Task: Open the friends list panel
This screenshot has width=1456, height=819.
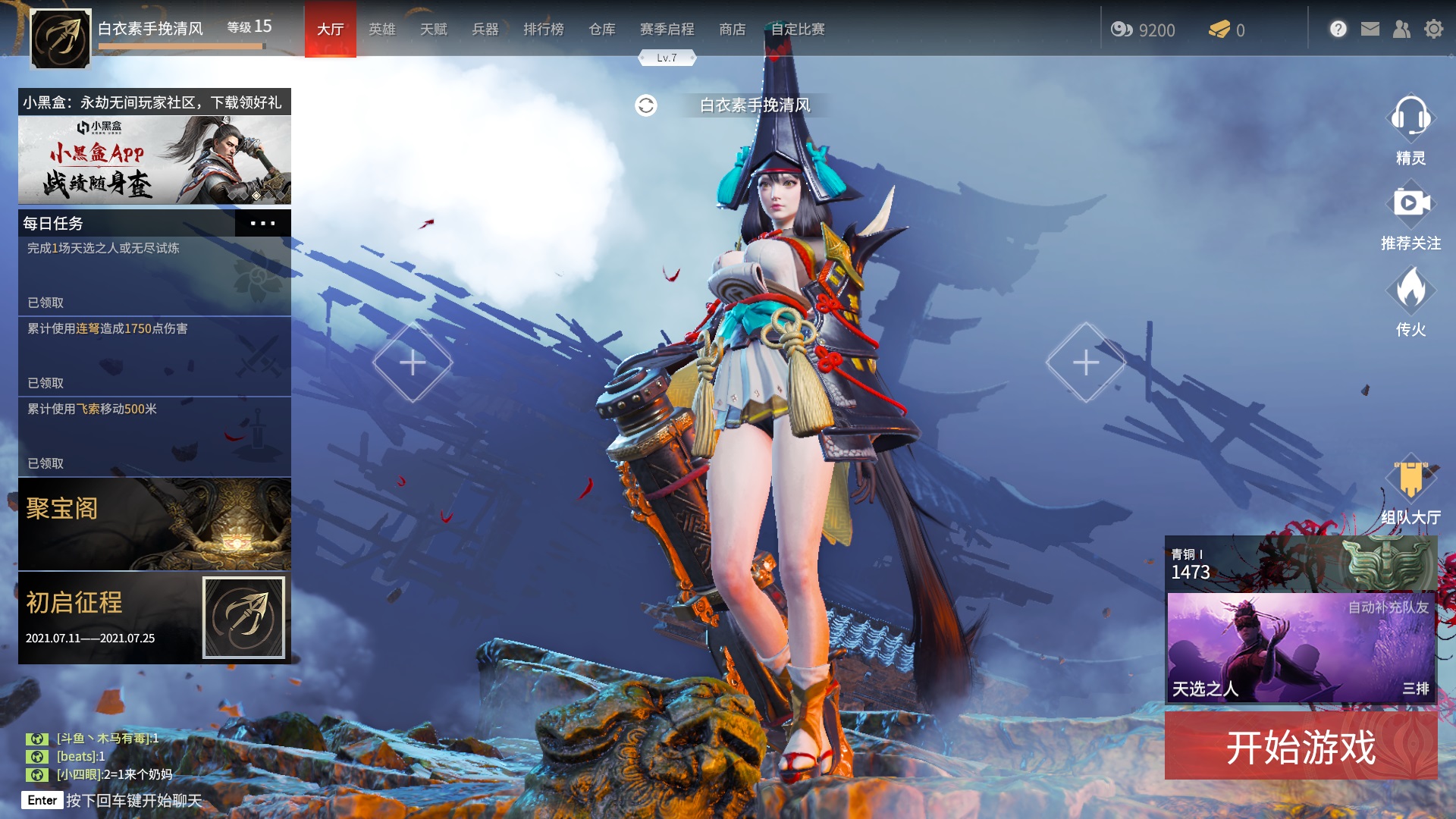Action: (1401, 28)
